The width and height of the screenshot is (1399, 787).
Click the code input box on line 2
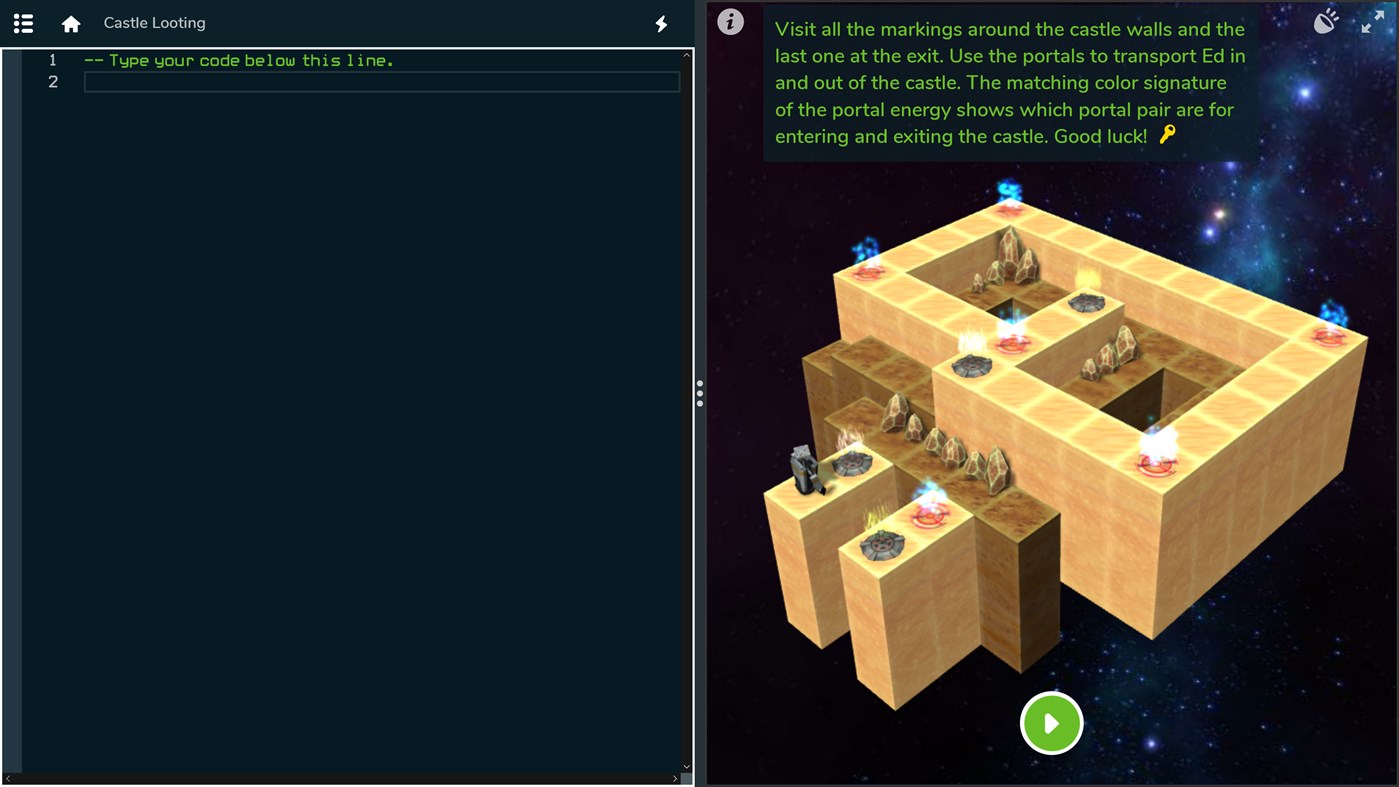380,81
